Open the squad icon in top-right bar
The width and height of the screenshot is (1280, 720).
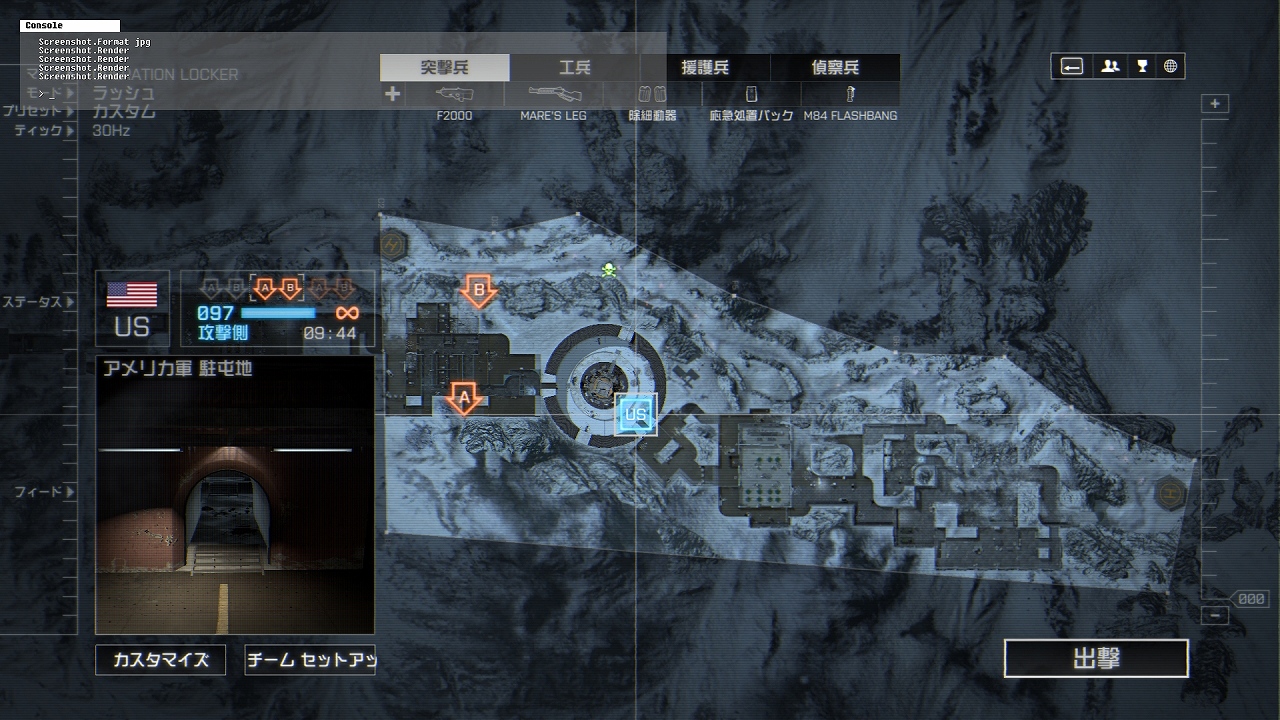coord(1110,67)
